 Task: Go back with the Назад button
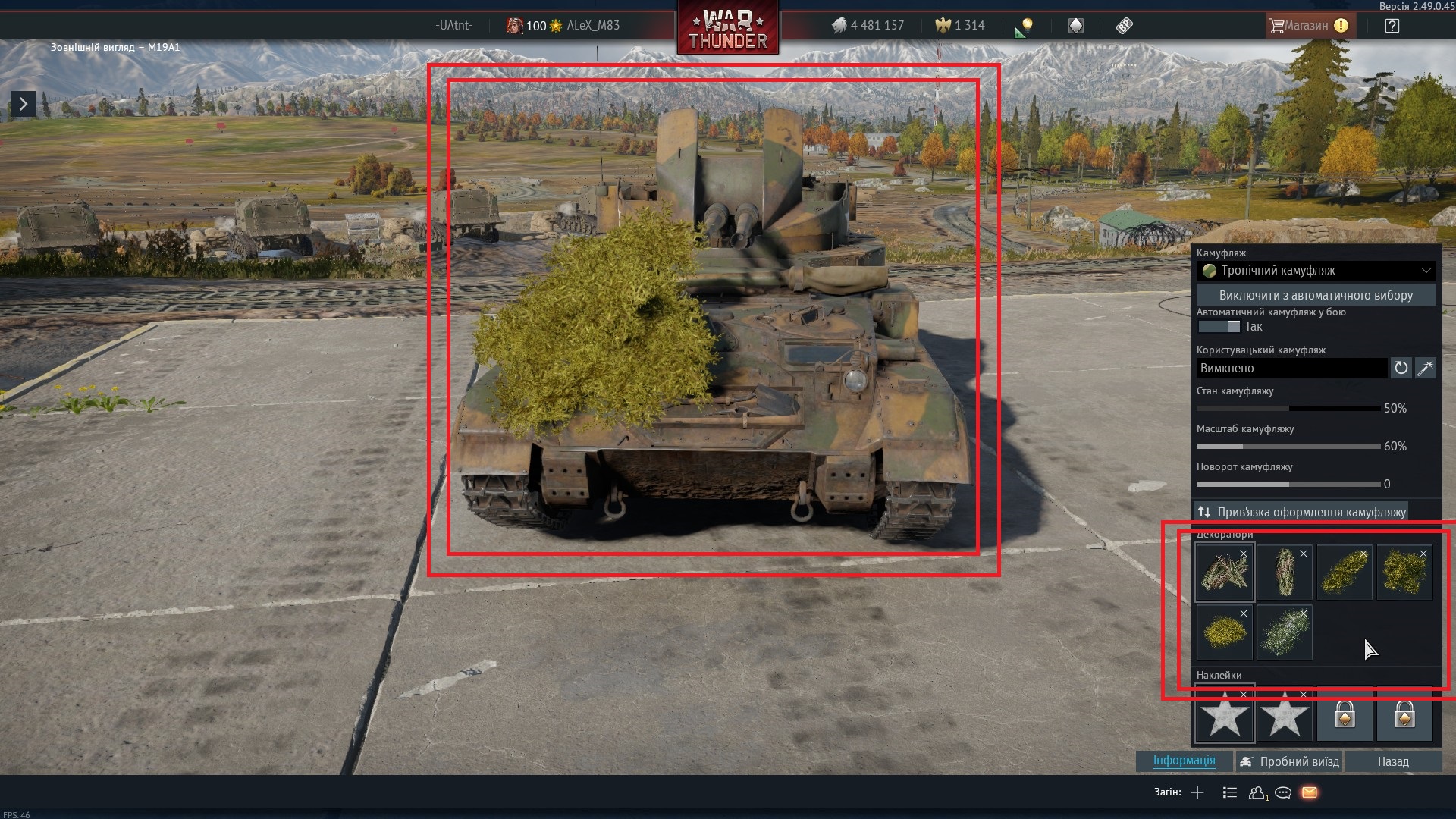1393,761
